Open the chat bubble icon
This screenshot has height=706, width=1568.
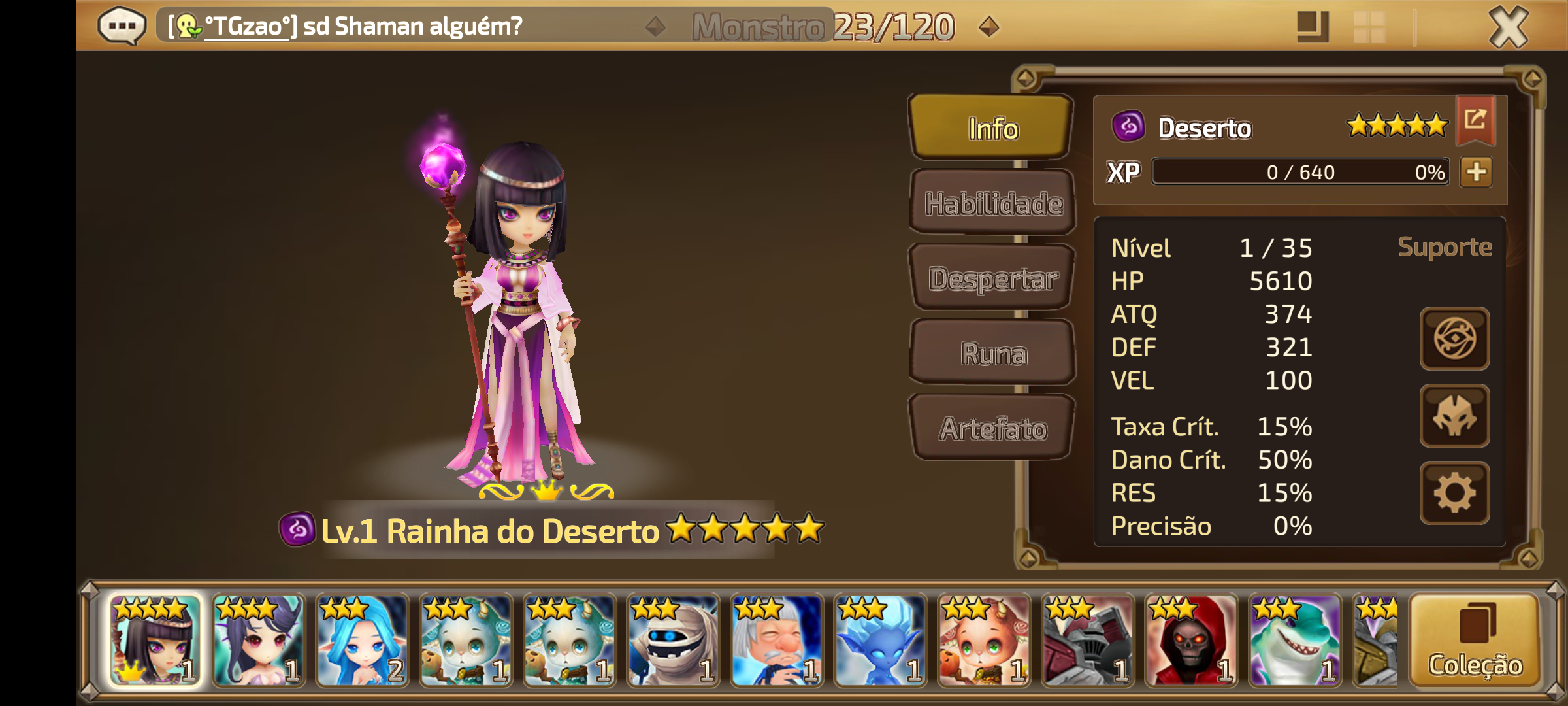point(122,26)
